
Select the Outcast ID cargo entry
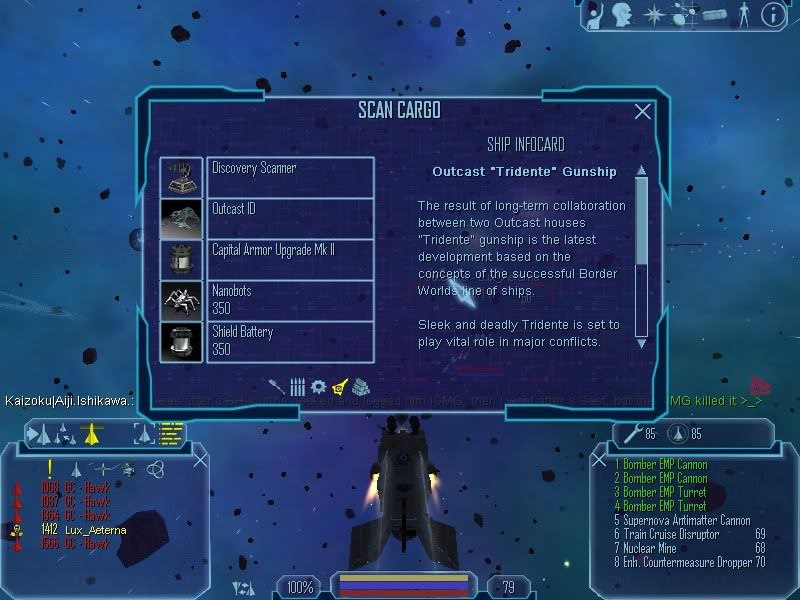(x=290, y=218)
